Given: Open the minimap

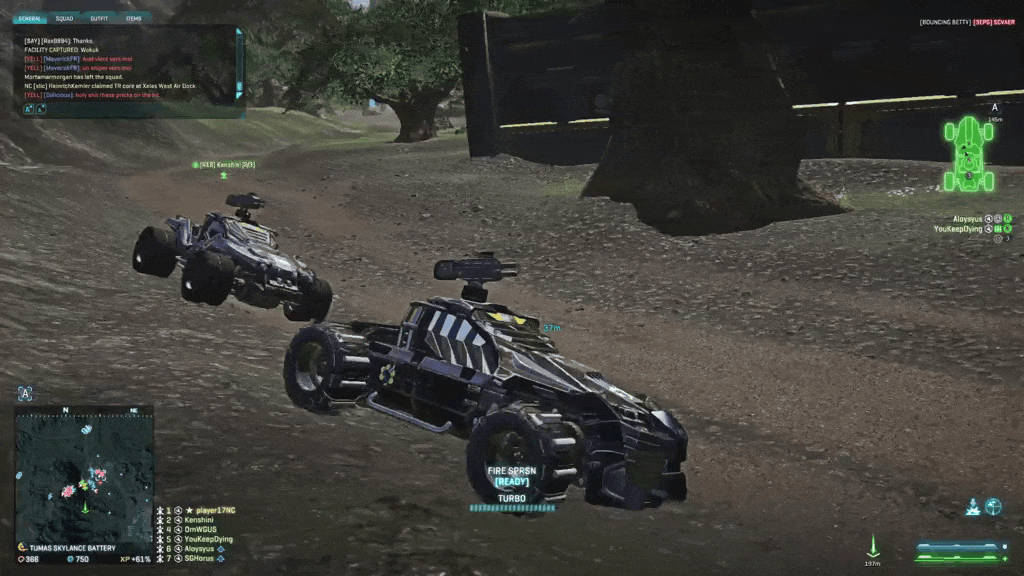Looking at the screenshot, I should coord(84,474).
